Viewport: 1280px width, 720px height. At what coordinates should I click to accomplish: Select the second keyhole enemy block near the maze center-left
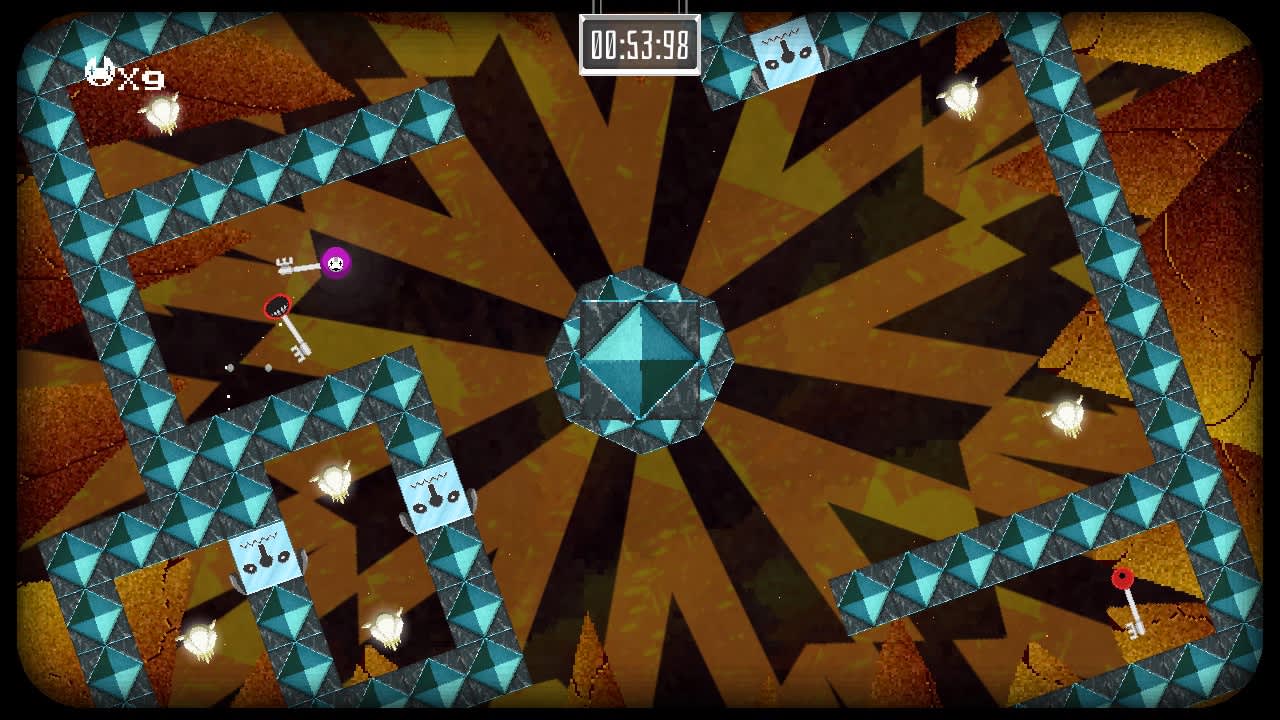pos(435,500)
